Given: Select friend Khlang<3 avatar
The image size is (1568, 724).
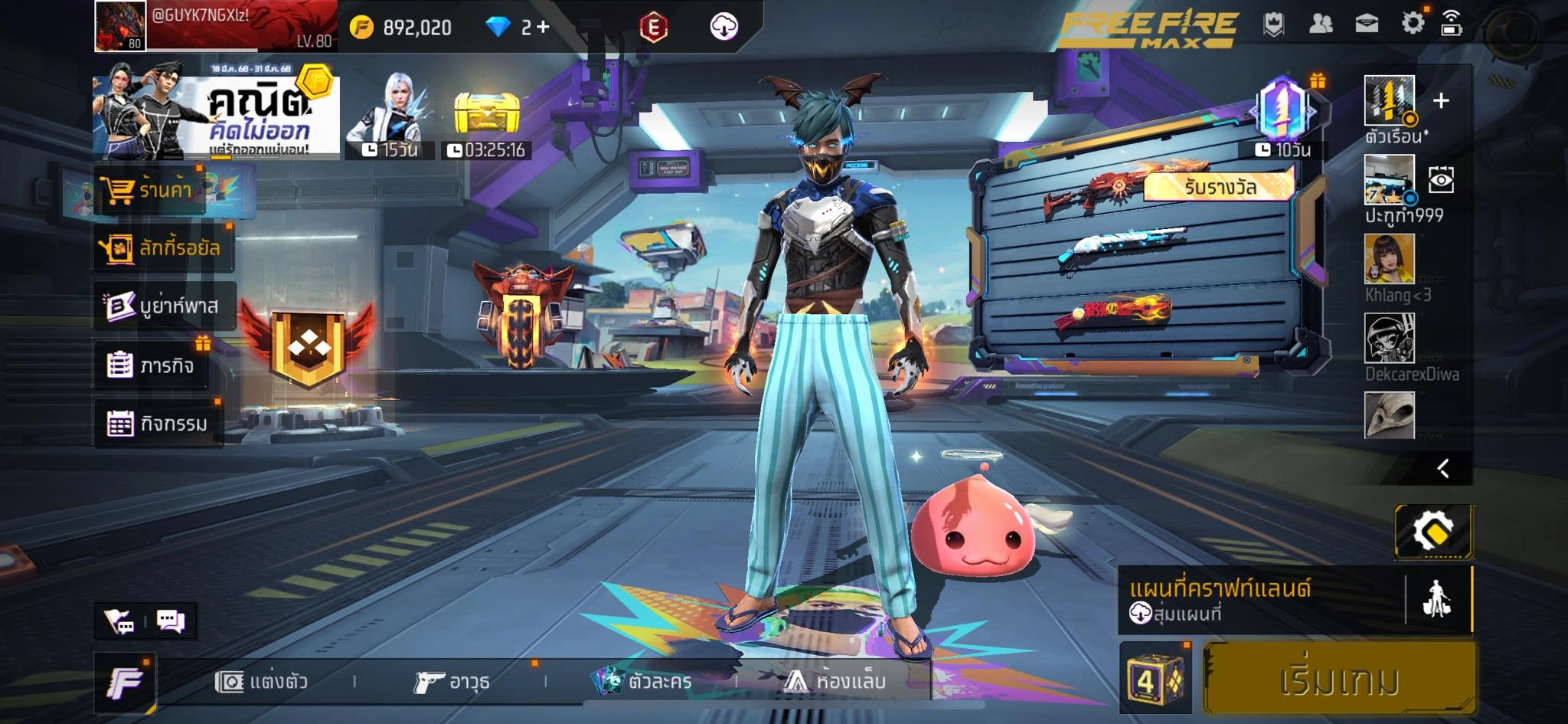Looking at the screenshot, I should coord(1389,259).
